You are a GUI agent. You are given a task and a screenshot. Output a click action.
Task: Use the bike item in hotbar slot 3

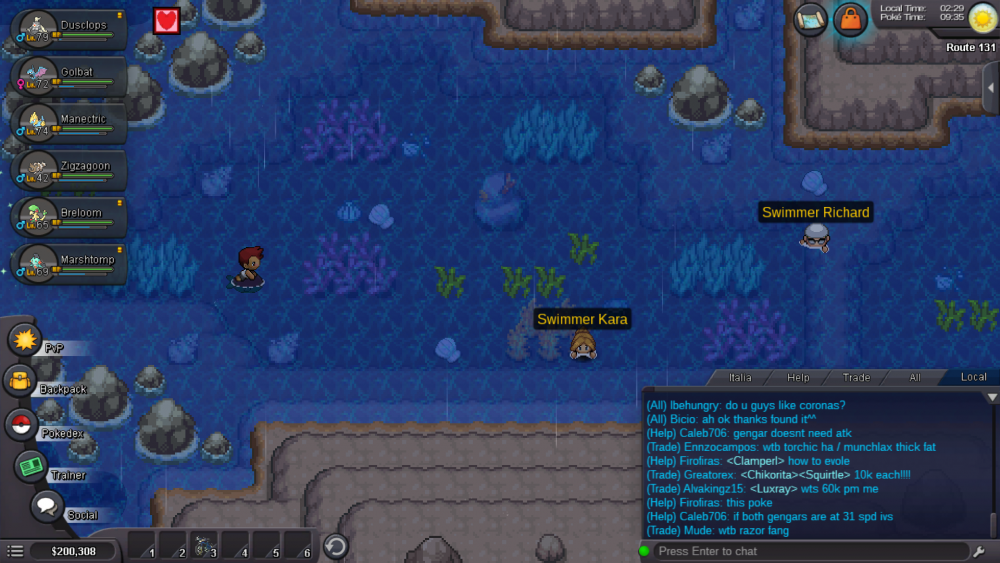pyautogui.click(x=203, y=546)
